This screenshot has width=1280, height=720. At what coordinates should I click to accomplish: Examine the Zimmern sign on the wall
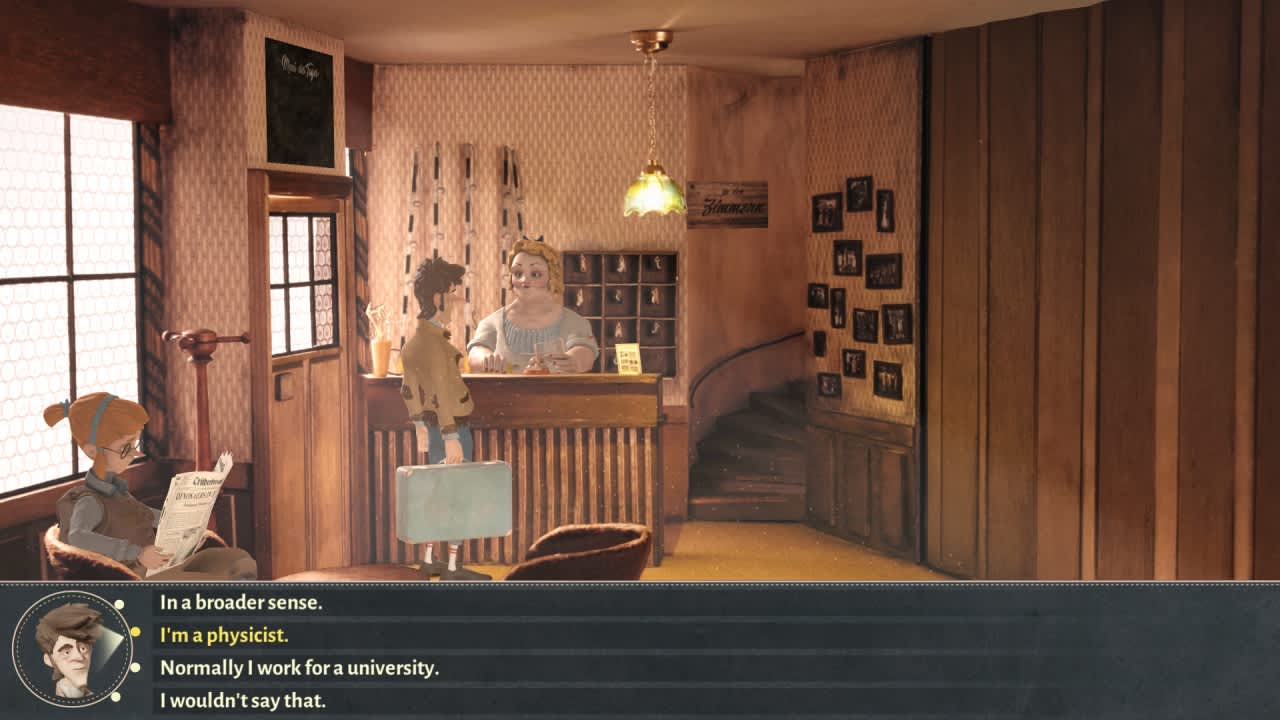[x=727, y=200]
